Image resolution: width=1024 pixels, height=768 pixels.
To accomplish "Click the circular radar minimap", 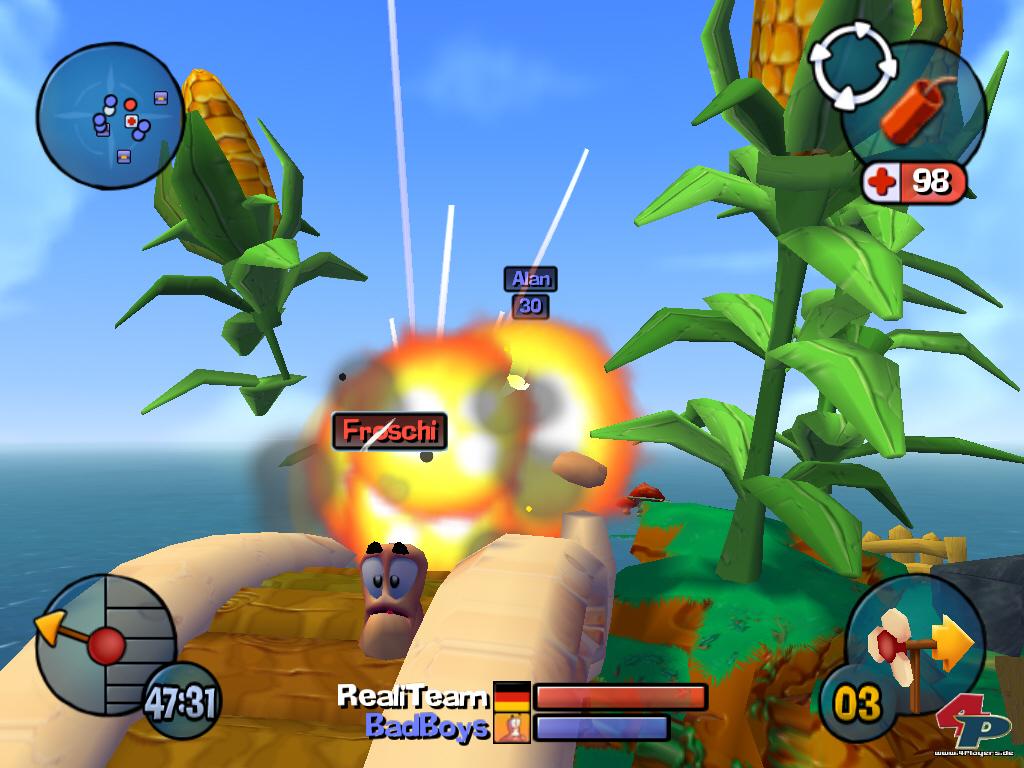I will [110, 116].
